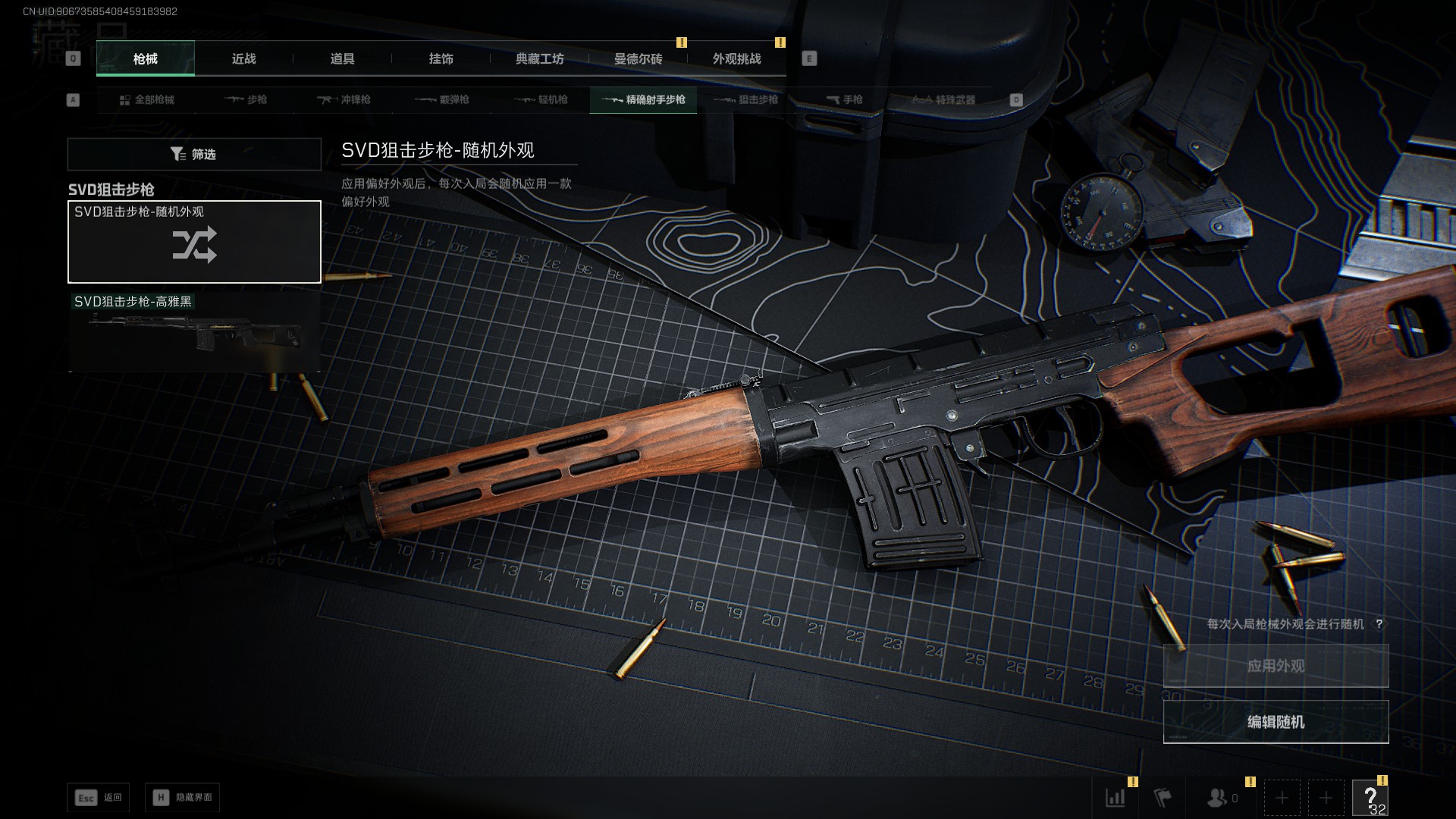Image resolution: width=1456 pixels, height=819 pixels.
Task: Open the 筛选 filter button
Action: [x=194, y=154]
